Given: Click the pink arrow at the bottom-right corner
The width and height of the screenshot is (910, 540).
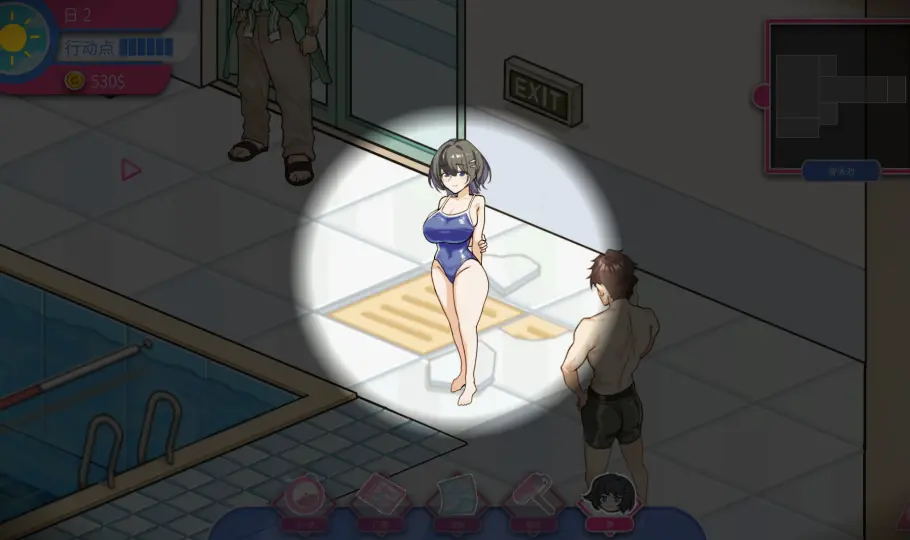Looking at the screenshot, I should (x=902, y=518).
